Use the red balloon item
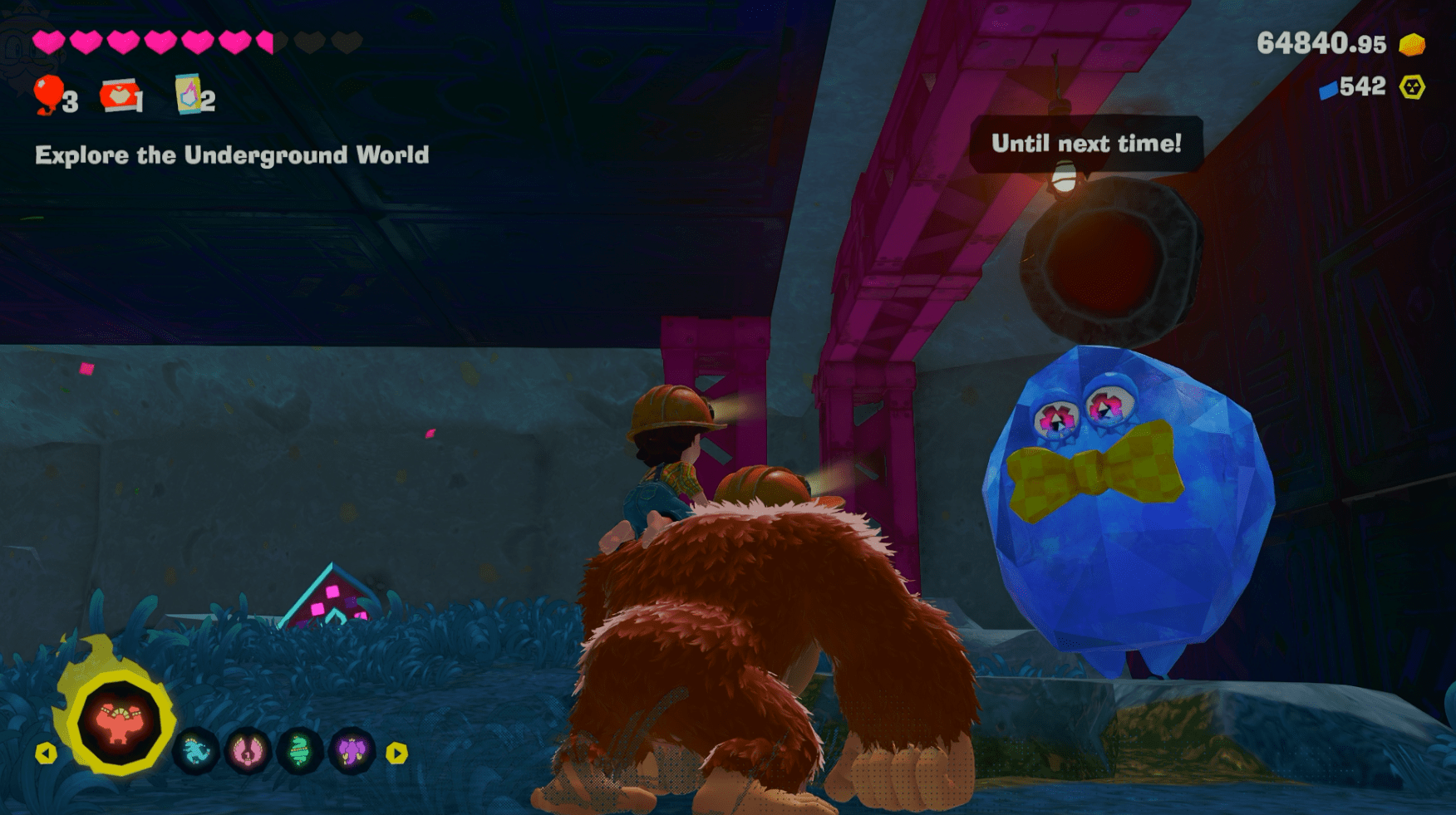Screen dimensions: 1456x815 coord(49,95)
